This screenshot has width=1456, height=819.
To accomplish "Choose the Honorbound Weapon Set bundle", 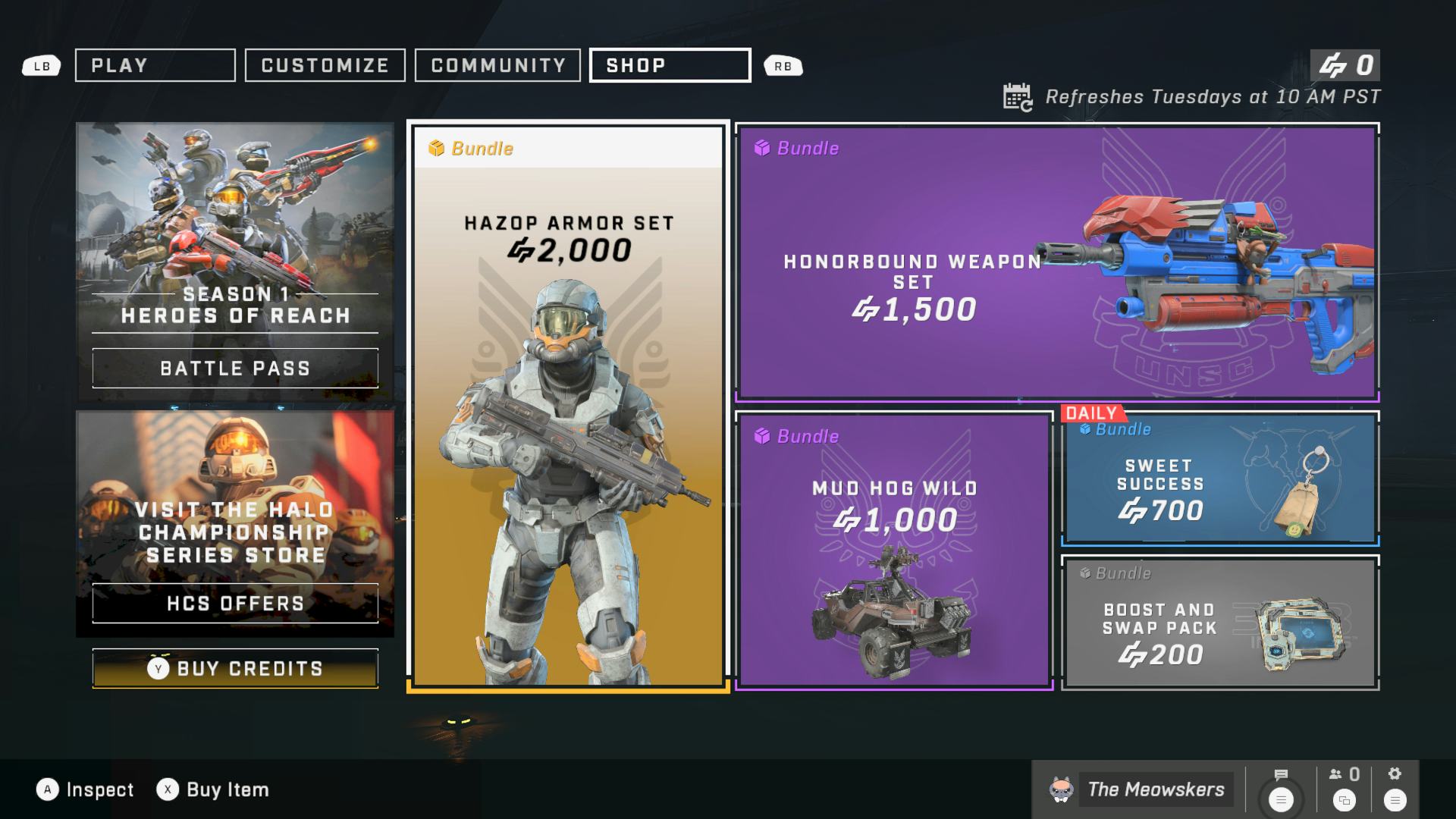I will [x=1057, y=262].
